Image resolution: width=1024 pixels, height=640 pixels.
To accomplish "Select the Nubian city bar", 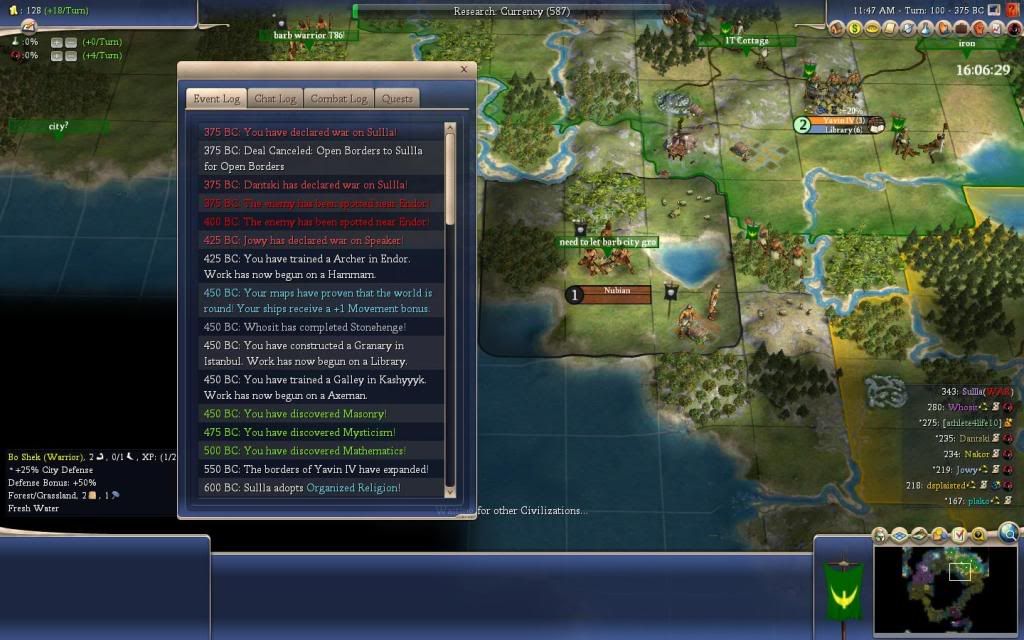I will point(617,291).
